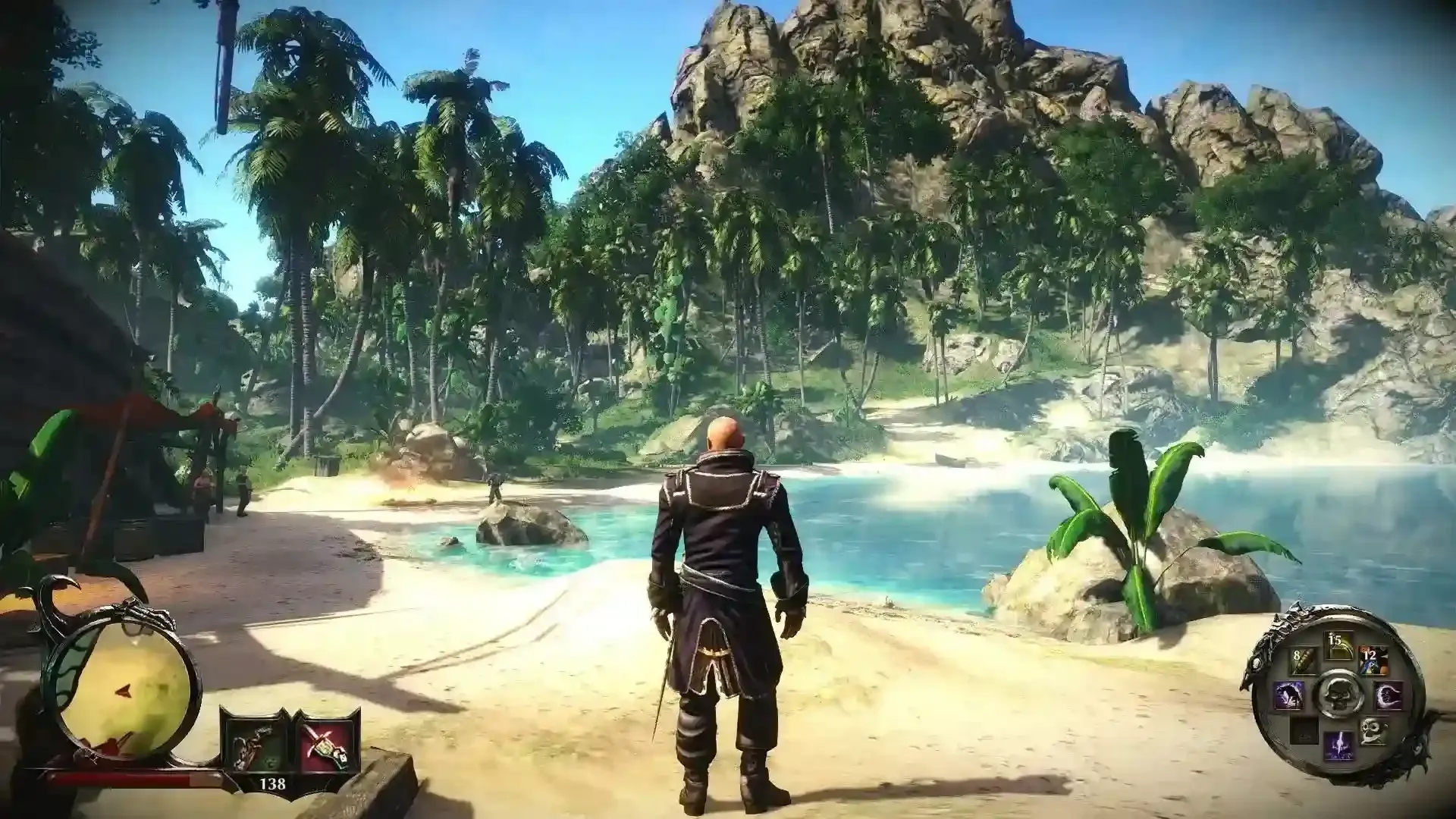Activate the crescent moon dark magic icon
This screenshot has height=819, width=1456.
point(1389,695)
